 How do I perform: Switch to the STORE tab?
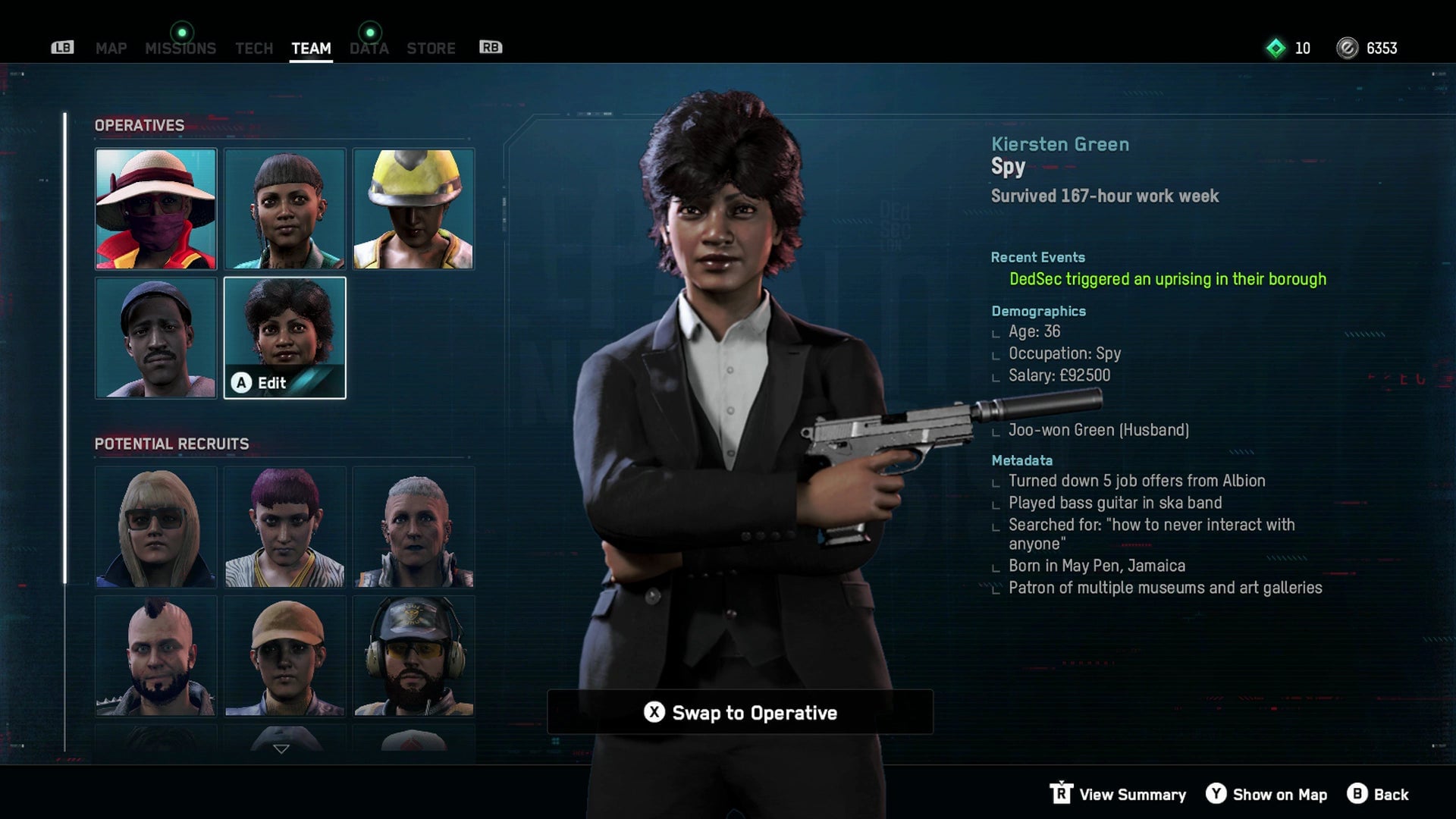(431, 49)
